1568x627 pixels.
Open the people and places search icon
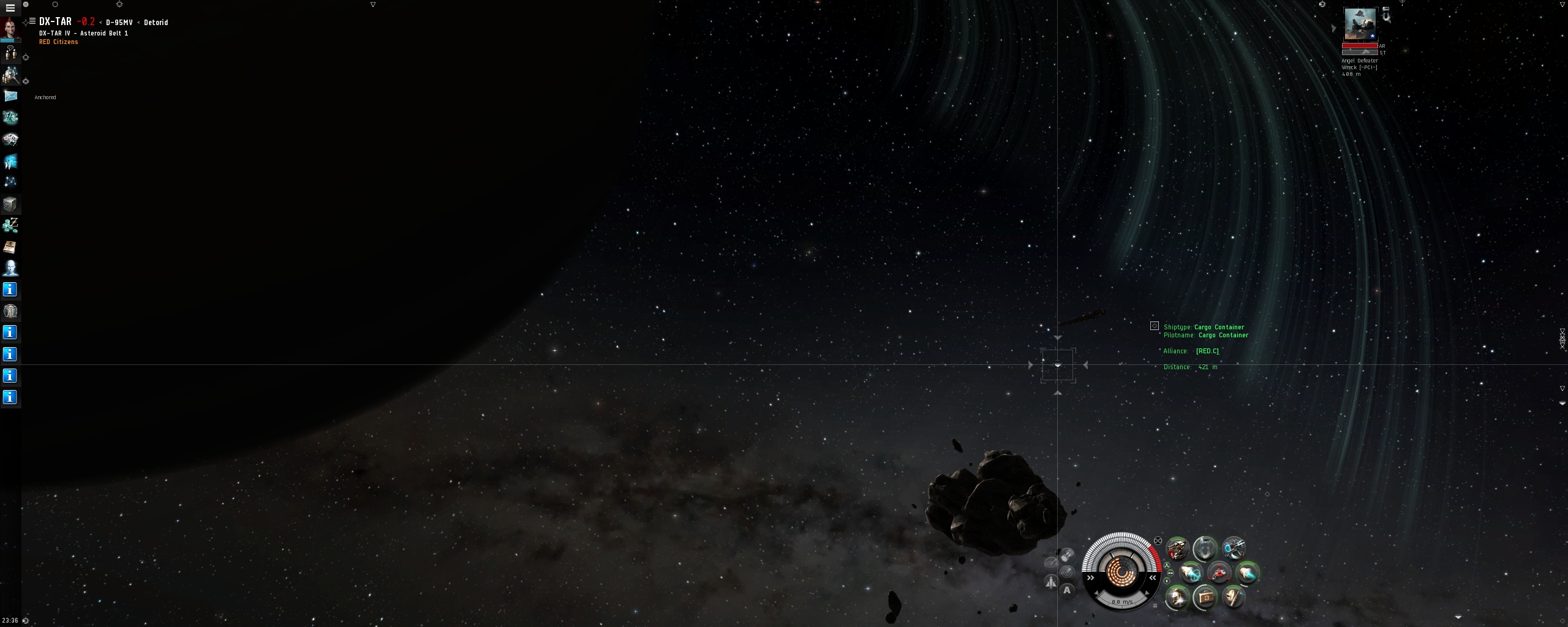click(10, 75)
